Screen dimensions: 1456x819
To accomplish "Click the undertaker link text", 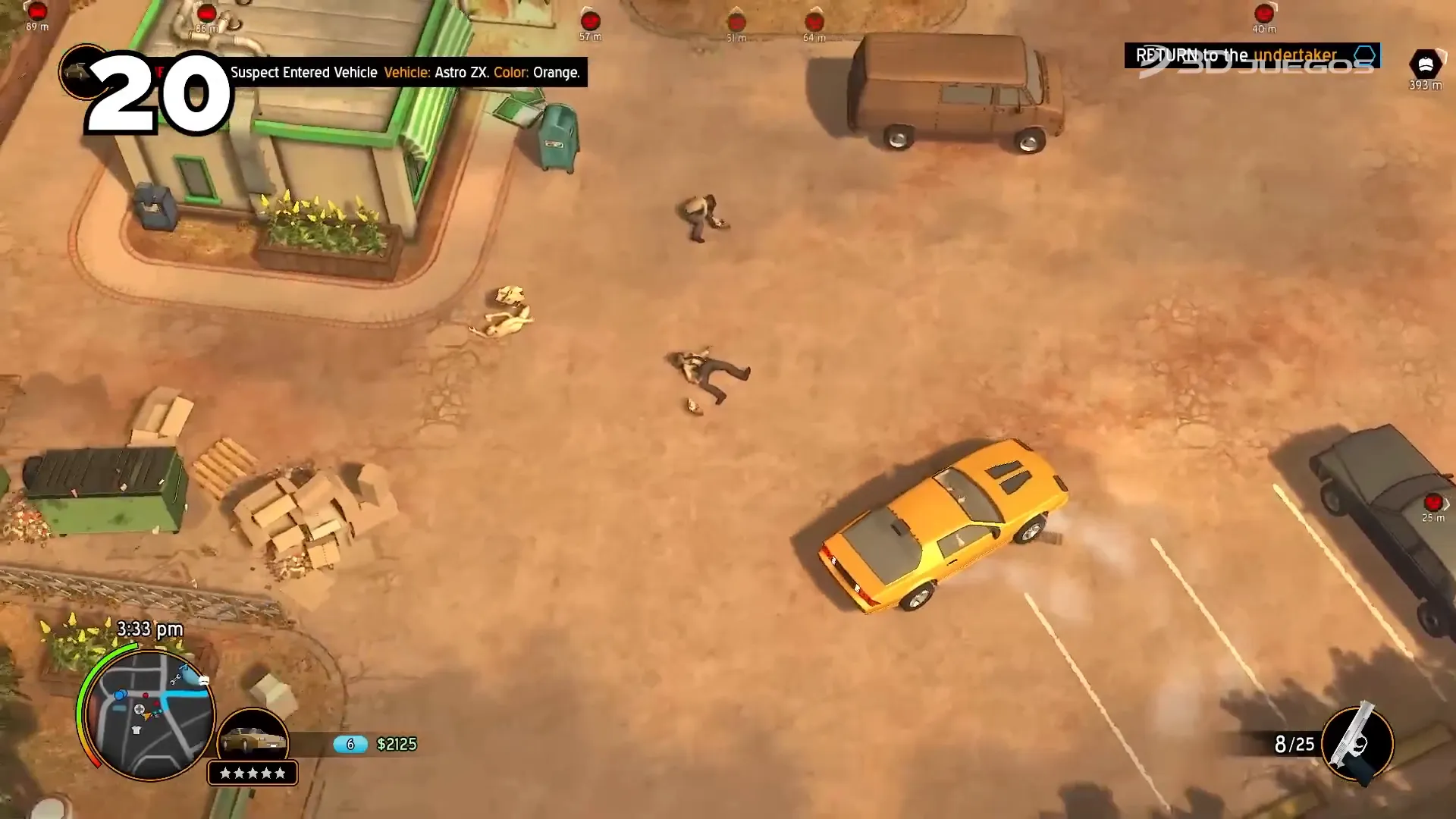I will tap(1296, 55).
